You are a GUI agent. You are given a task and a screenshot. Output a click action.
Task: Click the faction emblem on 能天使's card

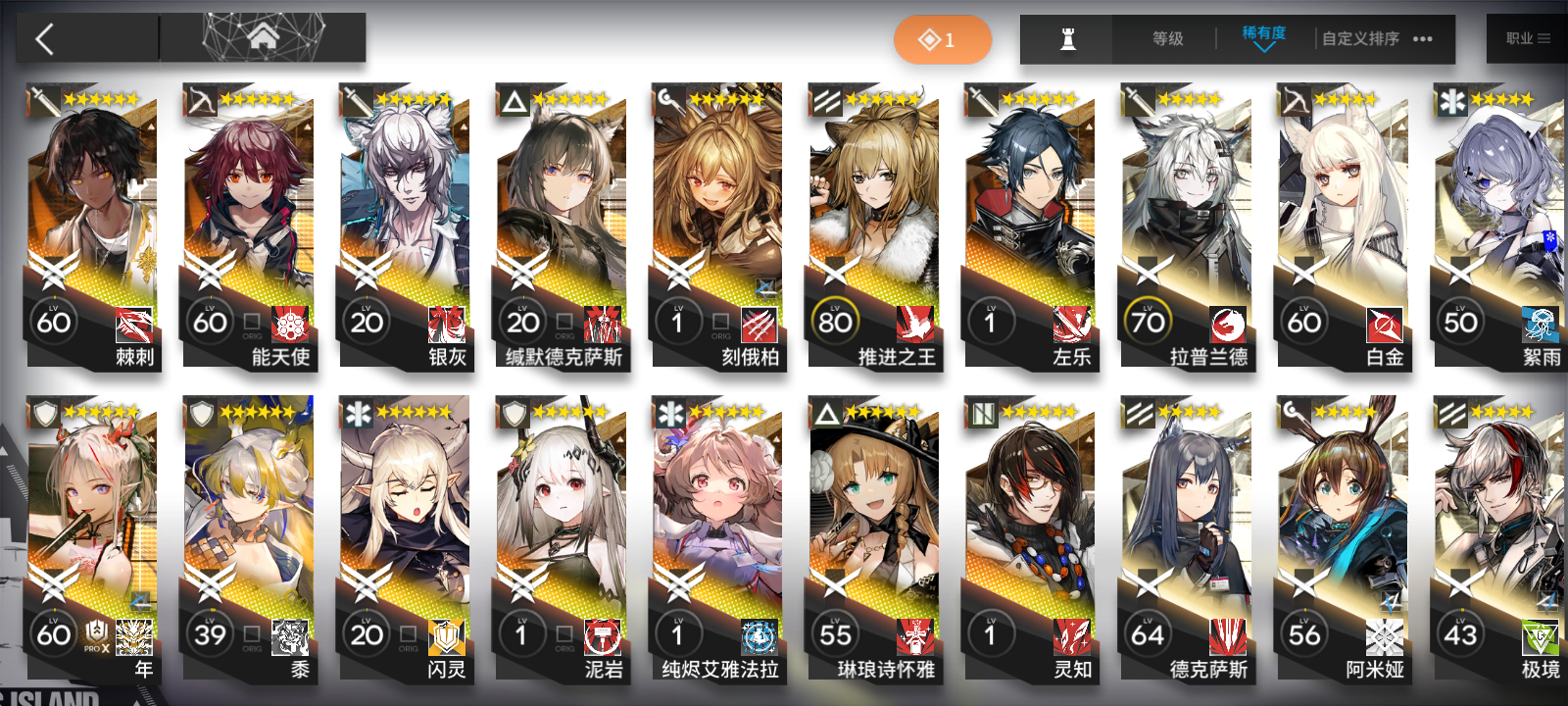(291, 323)
